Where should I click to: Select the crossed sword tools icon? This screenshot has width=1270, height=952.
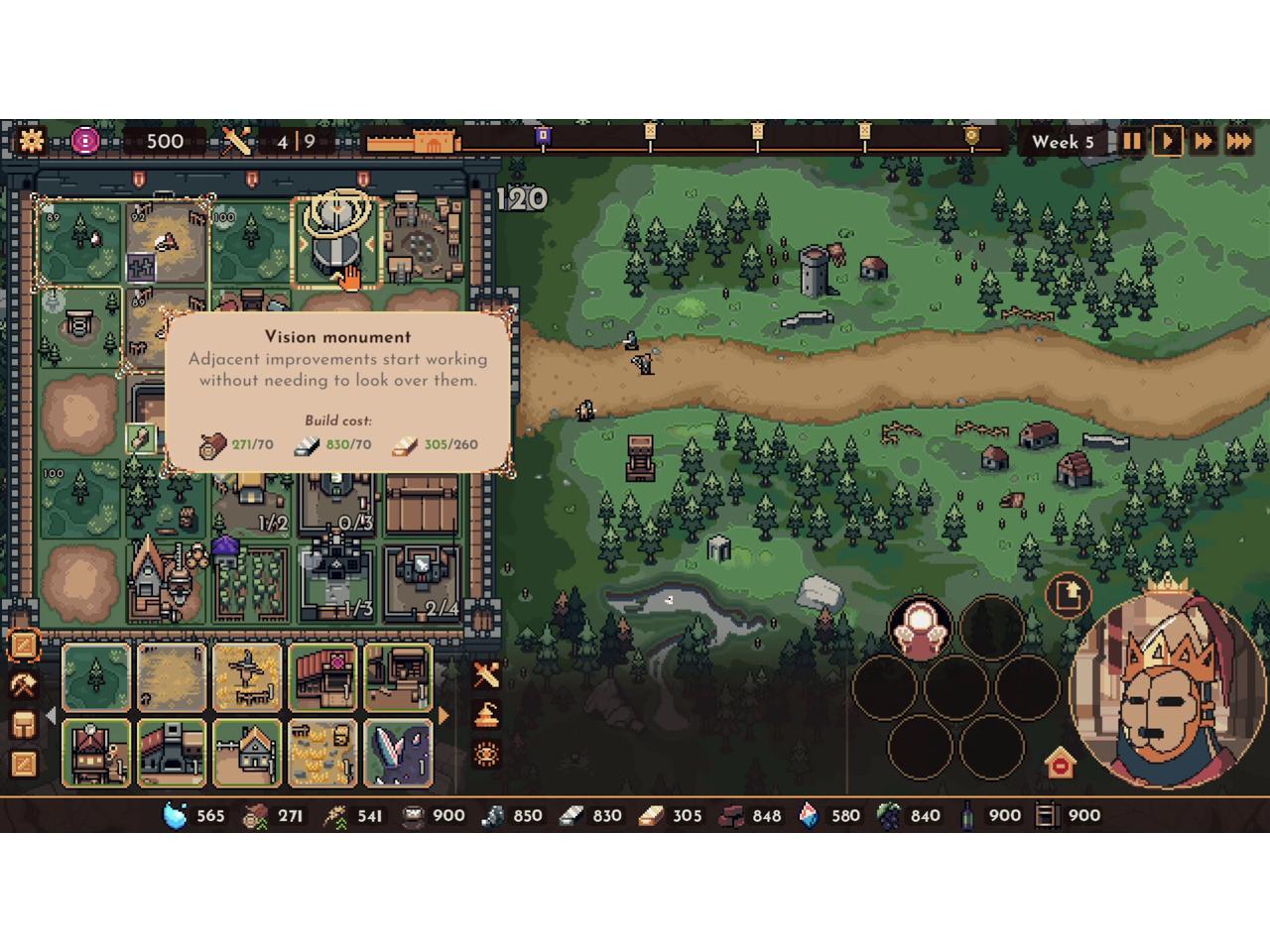click(486, 675)
